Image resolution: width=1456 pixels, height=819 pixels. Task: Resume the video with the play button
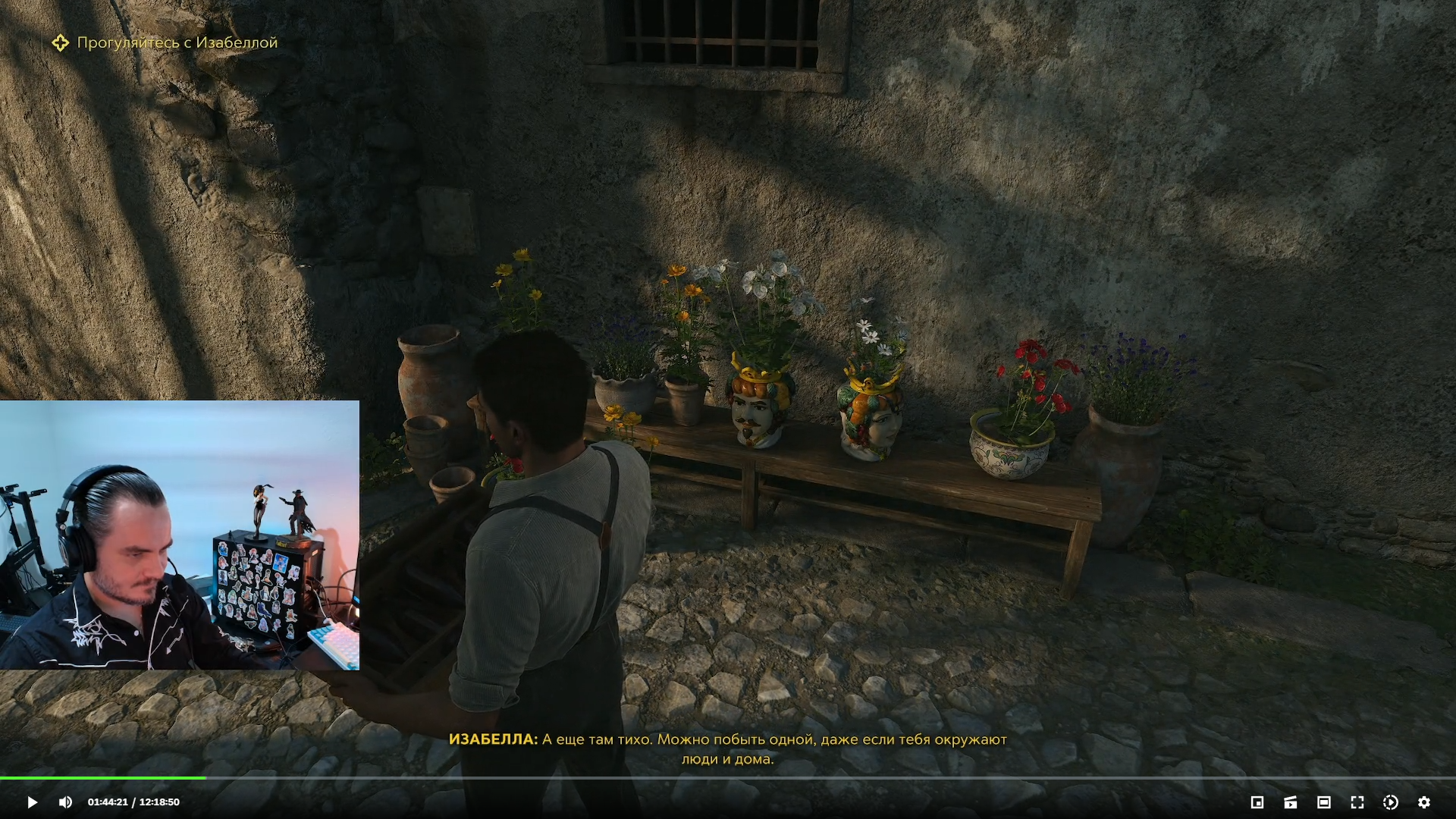32,802
